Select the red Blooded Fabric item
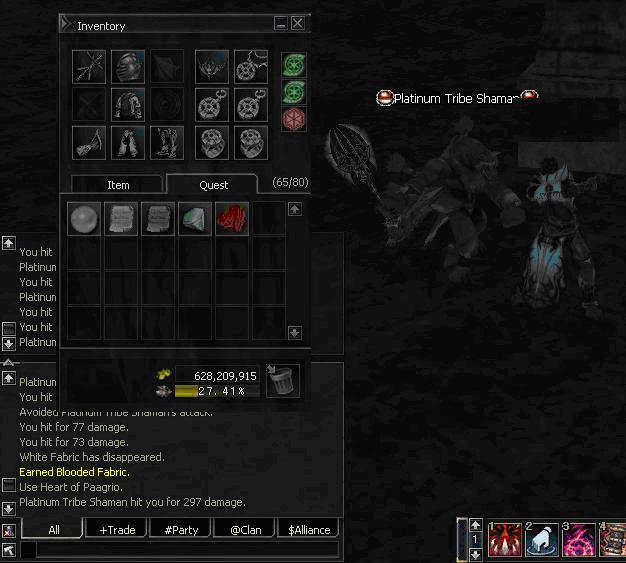The width and height of the screenshot is (626, 563). [x=231, y=219]
